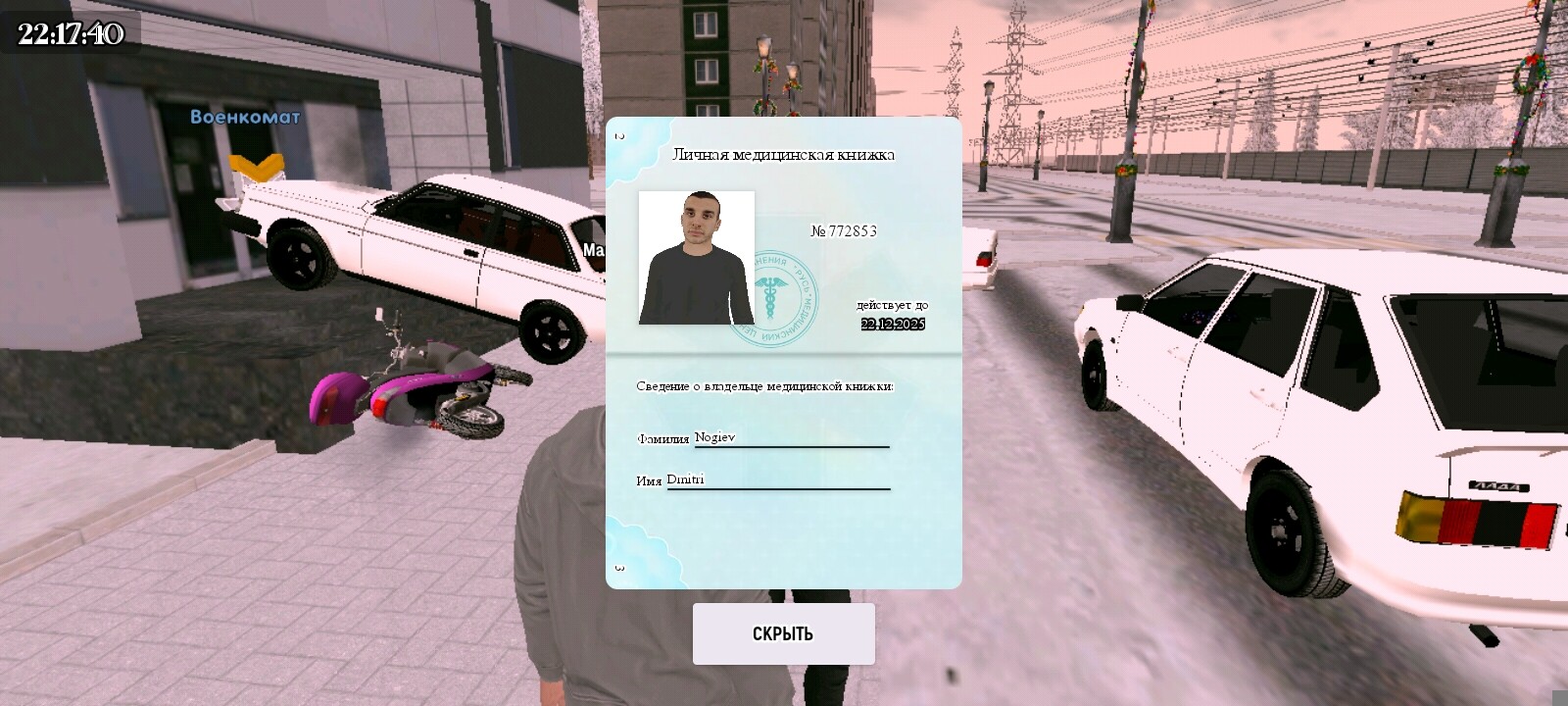Tap the expiry date 22.12.2025
This screenshot has width=1568, height=706.
892,325
